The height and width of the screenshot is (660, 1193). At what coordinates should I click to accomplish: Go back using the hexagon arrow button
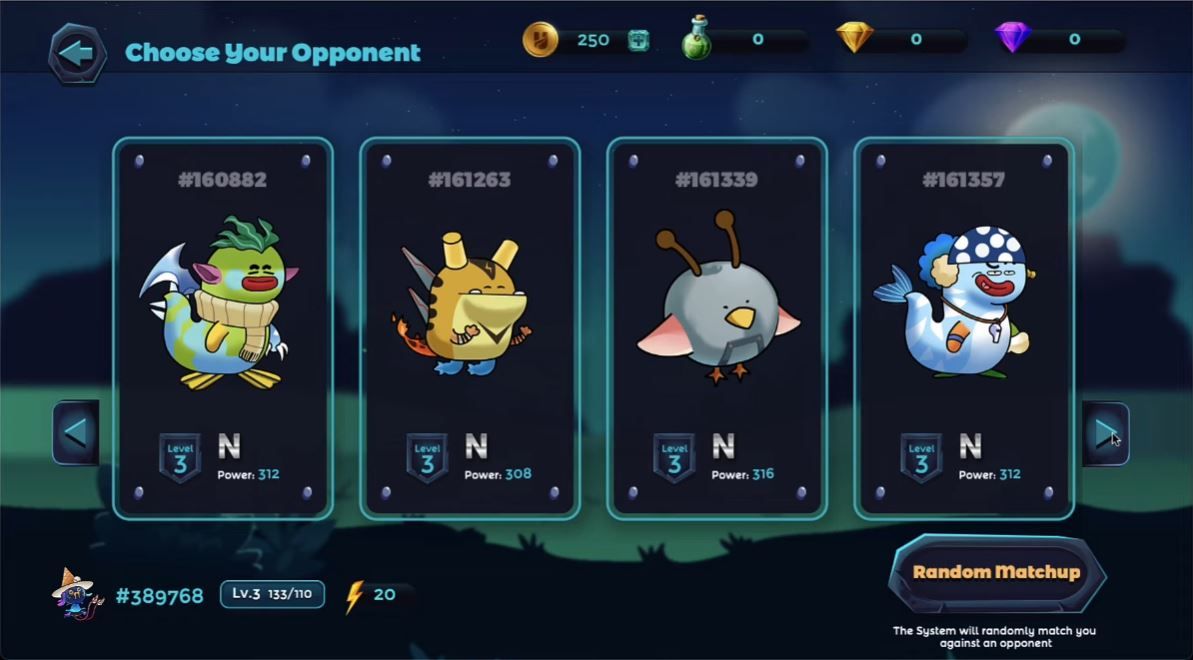tap(77, 53)
